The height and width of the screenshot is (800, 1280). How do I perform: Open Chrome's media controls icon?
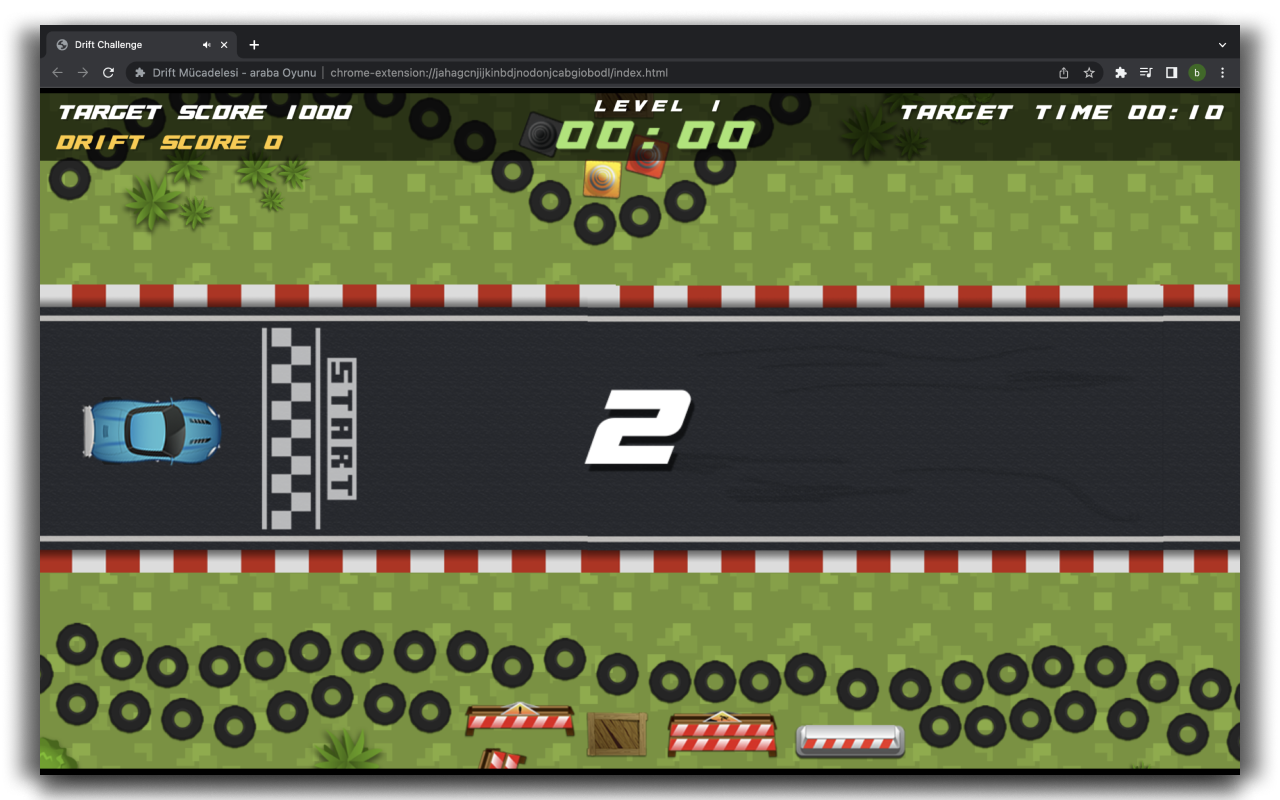[1146, 72]
